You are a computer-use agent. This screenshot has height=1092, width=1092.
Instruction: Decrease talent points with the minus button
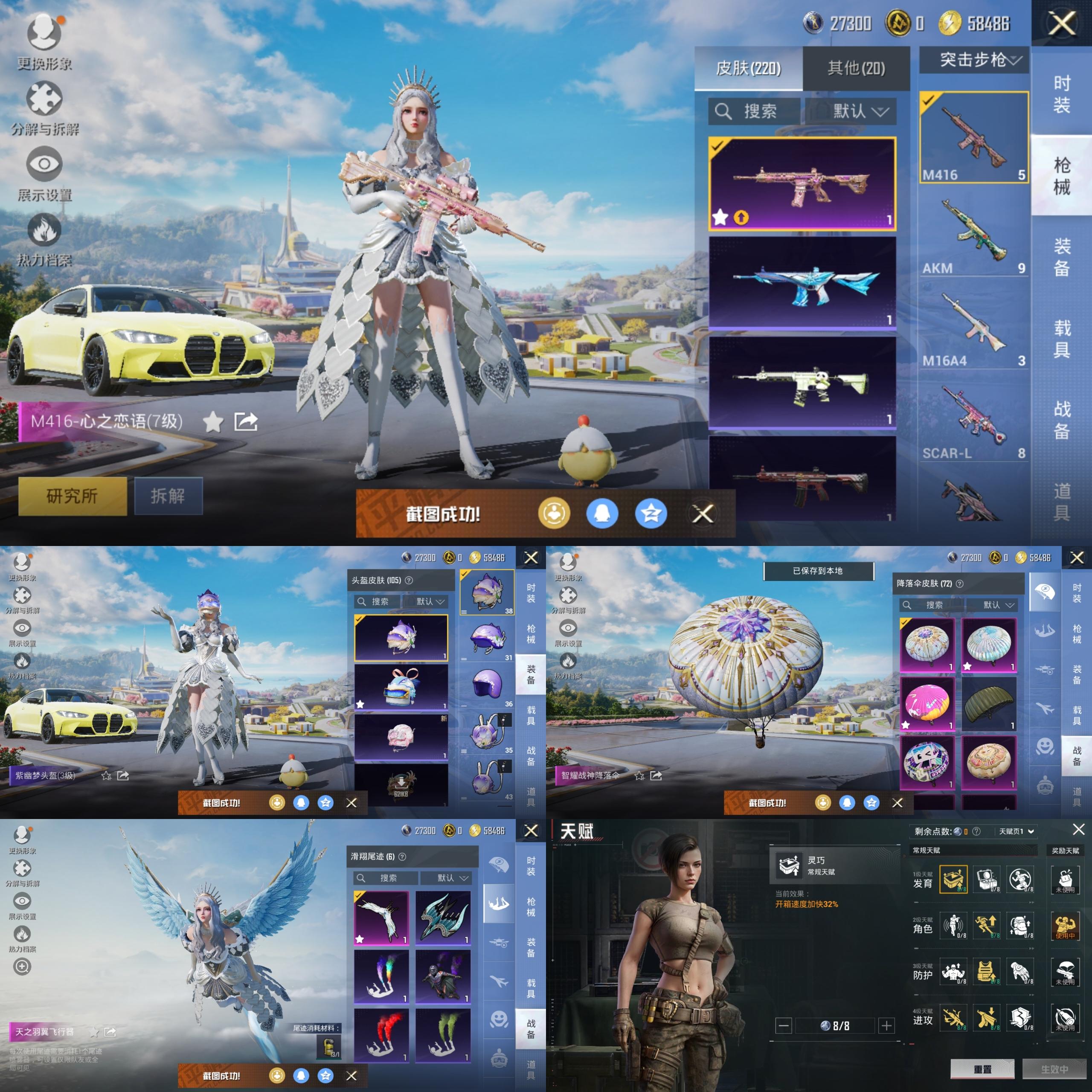[x=784, y=1025]
